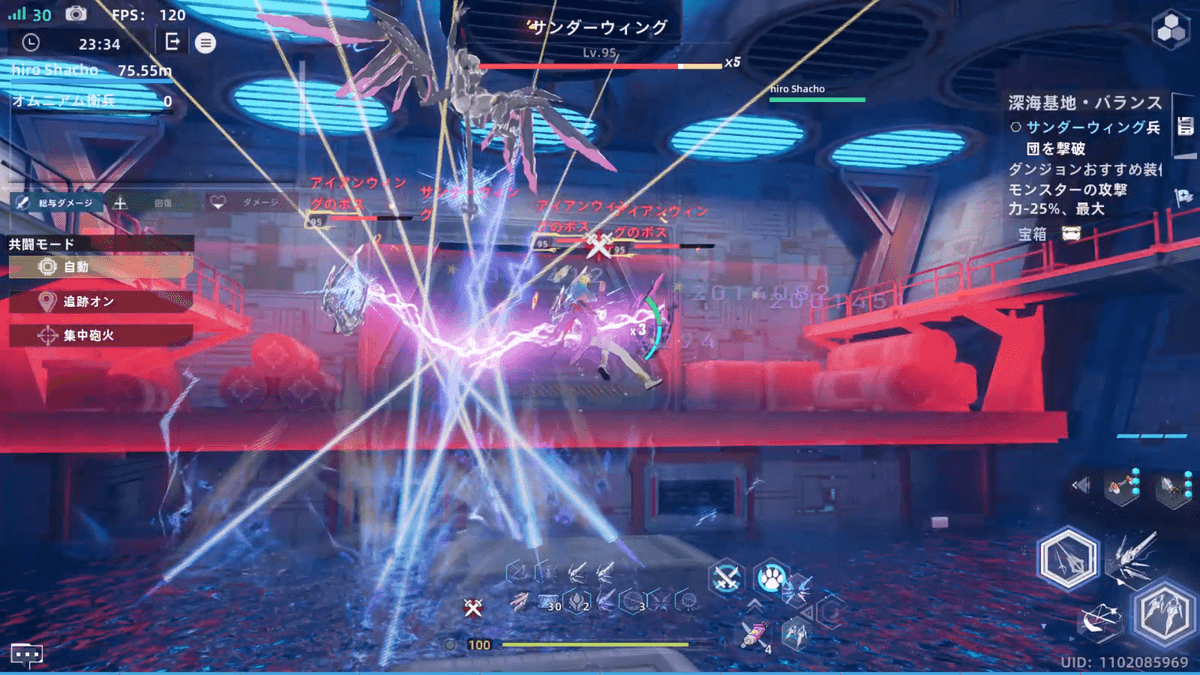Open the round list menu button
The image size is (1200, 675).
[x=205, y=43]
